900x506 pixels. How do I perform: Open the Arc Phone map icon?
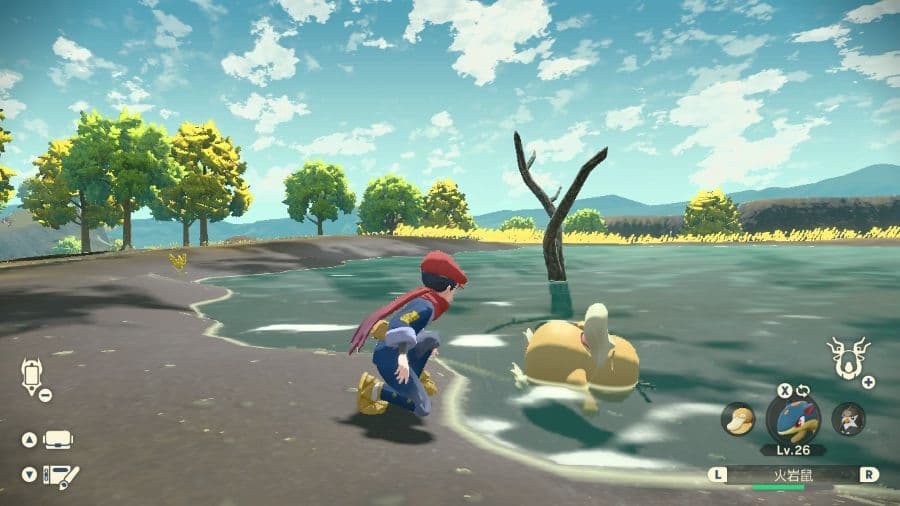click(x=32, y=376)
